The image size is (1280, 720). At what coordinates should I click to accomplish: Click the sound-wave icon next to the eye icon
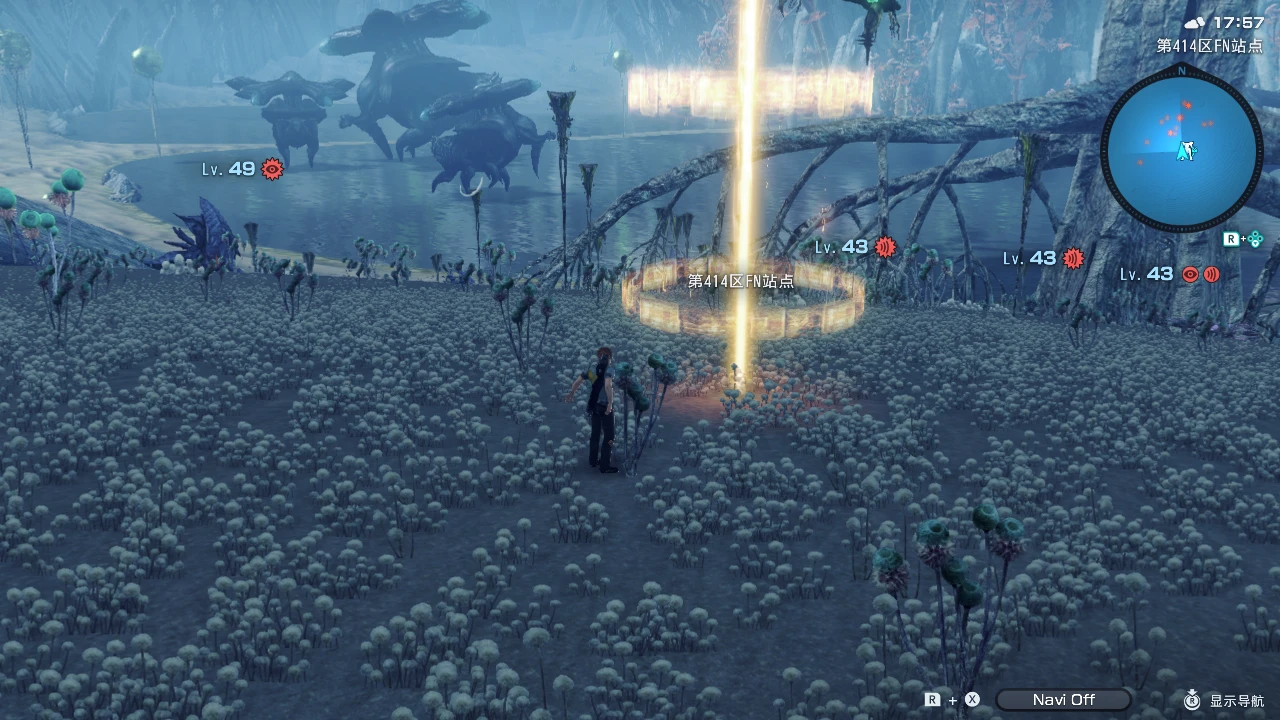1210,273
